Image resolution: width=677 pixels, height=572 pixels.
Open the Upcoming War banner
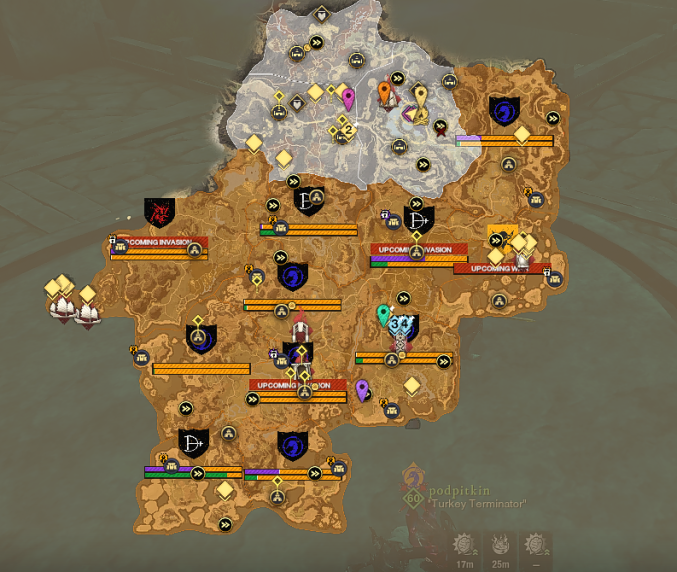[501, 268]
